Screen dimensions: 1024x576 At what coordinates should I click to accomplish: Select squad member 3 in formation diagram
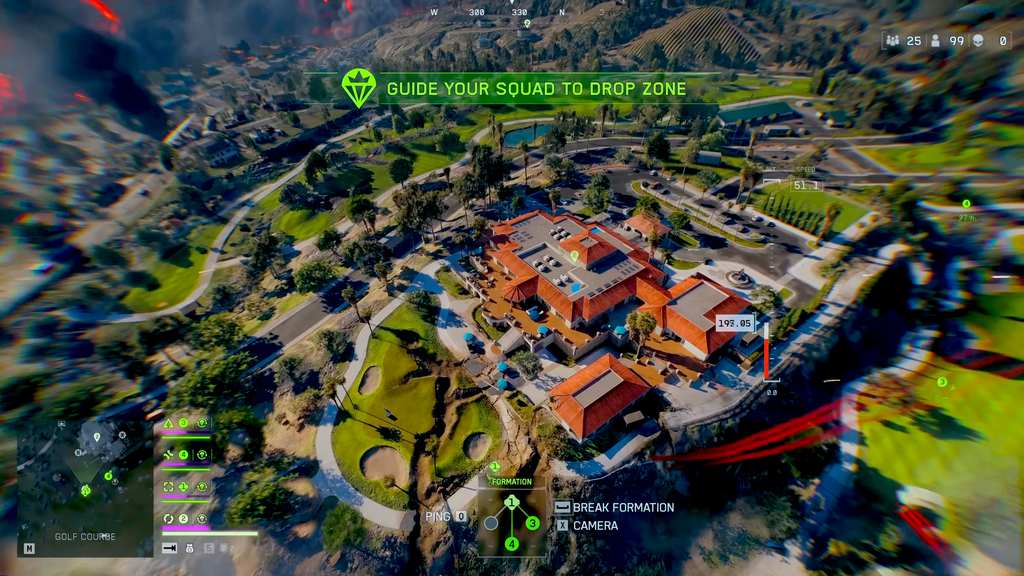[532, 522]
